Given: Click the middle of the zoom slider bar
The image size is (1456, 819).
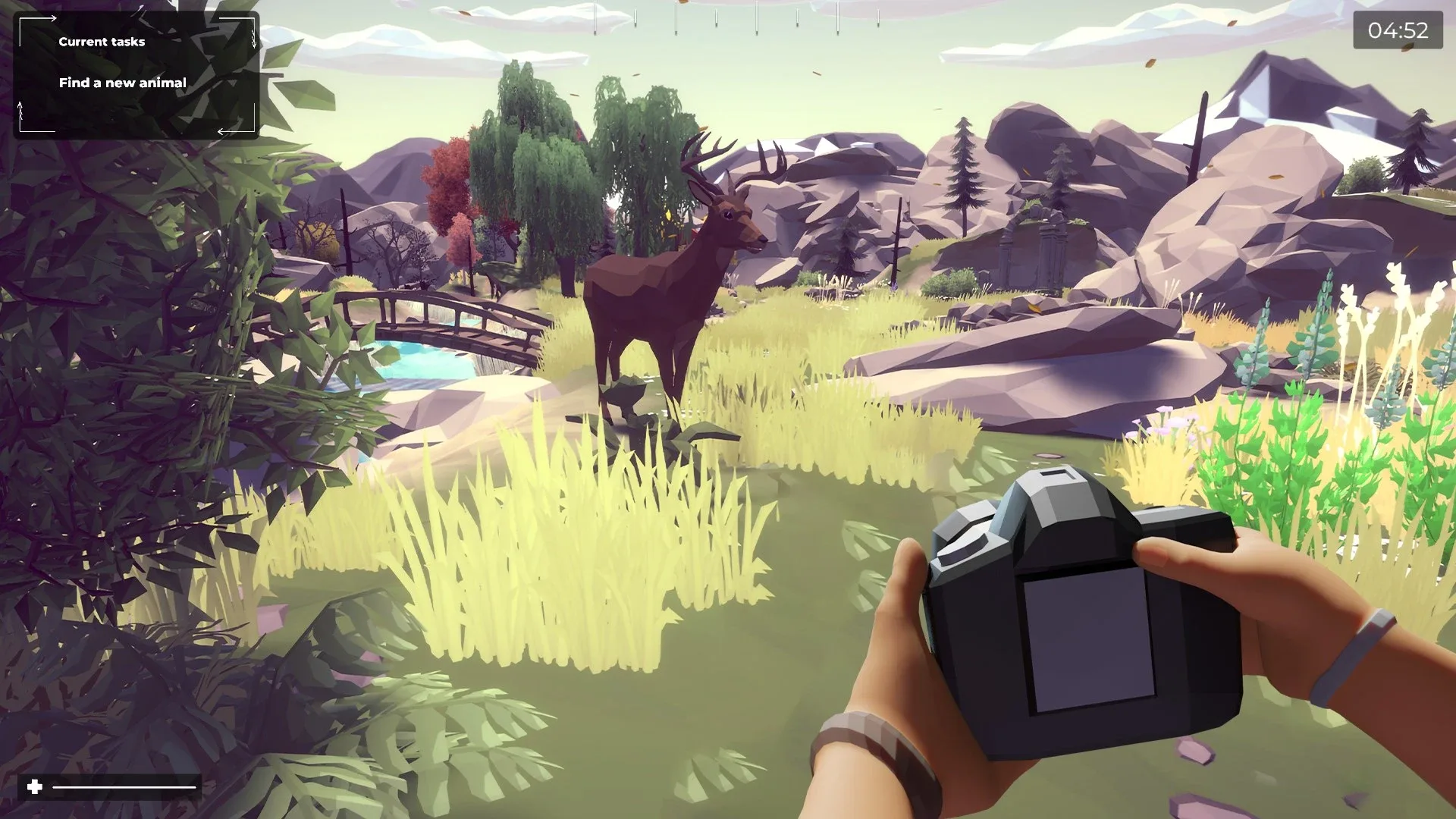Looking at the screenshot, I should 125,789.
